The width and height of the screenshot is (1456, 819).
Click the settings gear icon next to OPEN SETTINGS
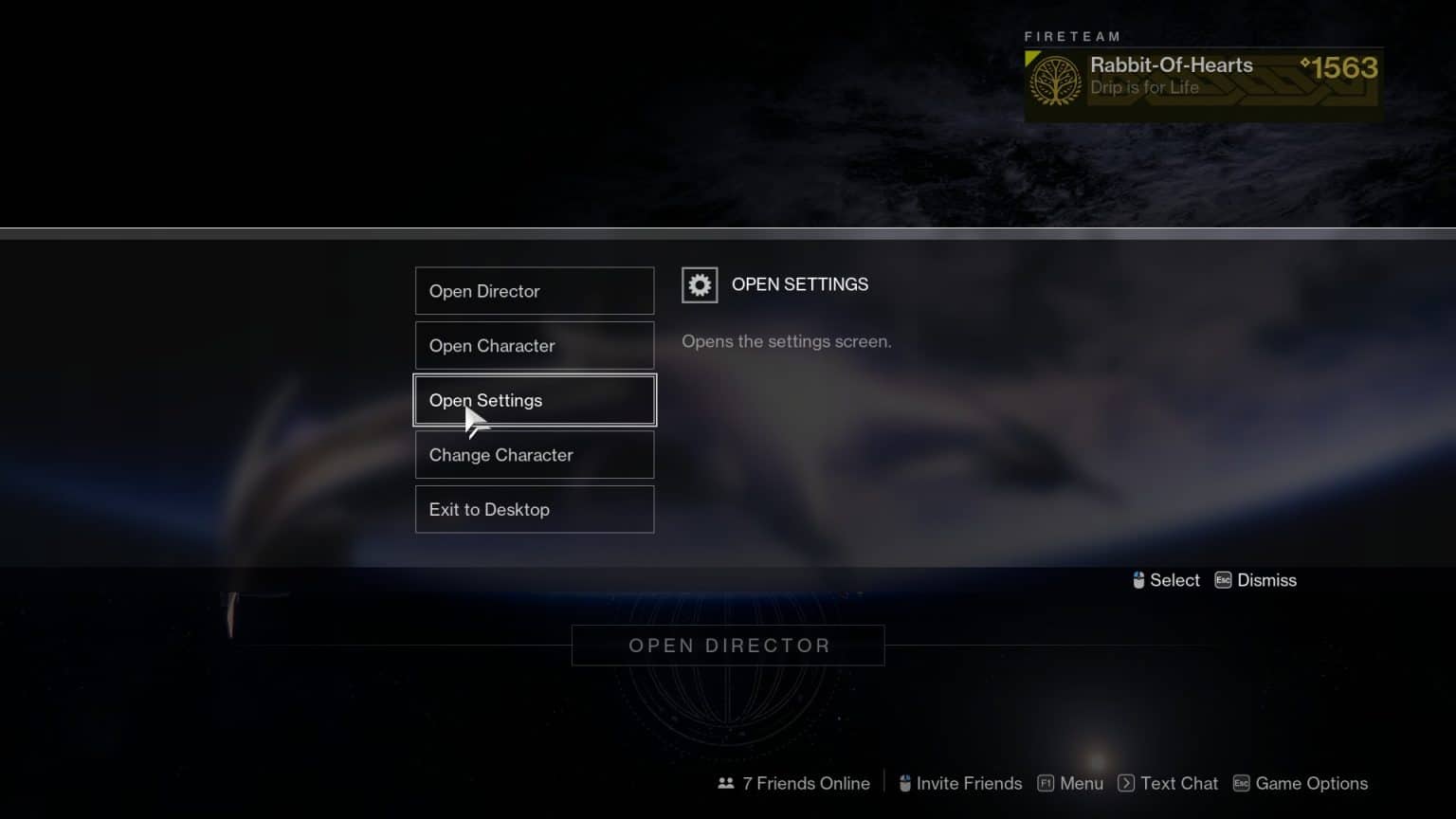tap(700, 284)
